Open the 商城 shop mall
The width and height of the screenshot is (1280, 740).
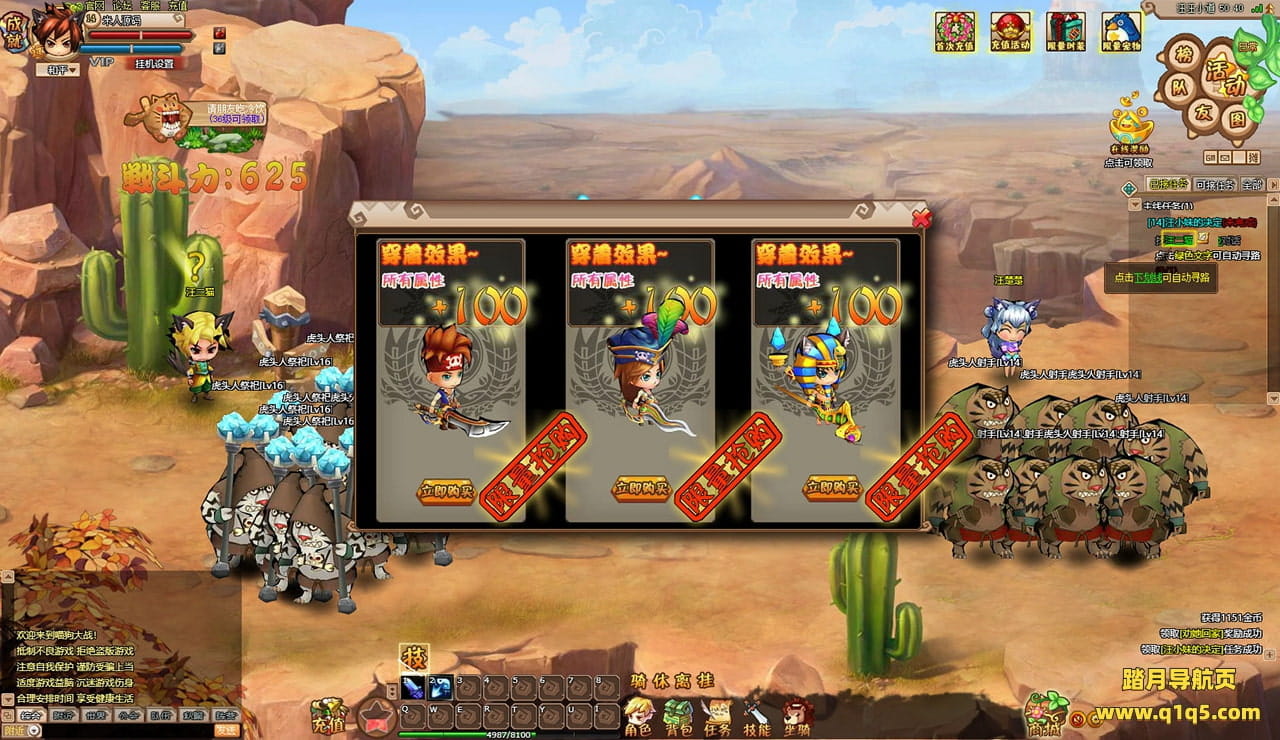point(1045,714)
